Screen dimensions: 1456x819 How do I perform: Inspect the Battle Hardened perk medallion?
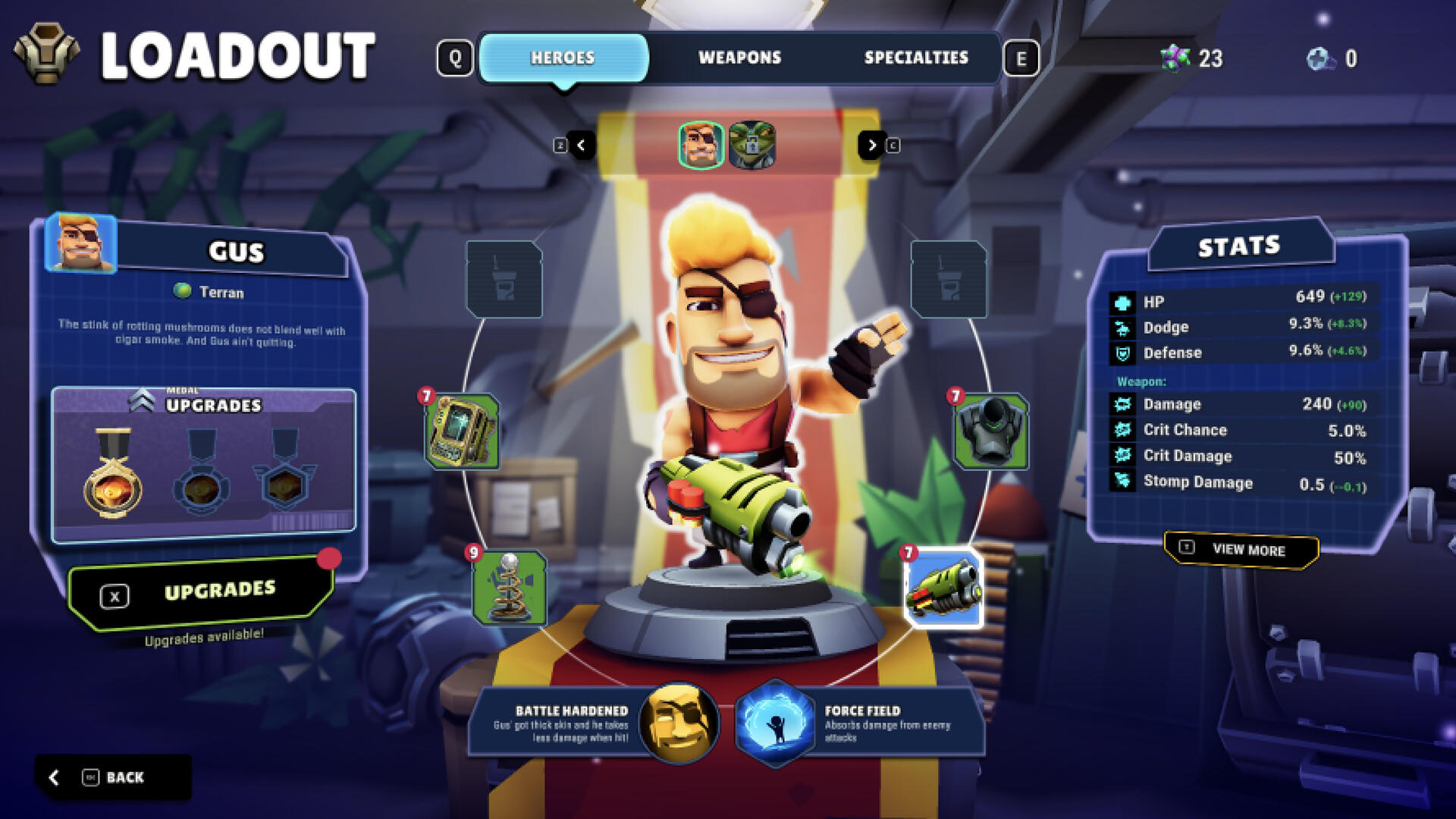click(677, 724)
